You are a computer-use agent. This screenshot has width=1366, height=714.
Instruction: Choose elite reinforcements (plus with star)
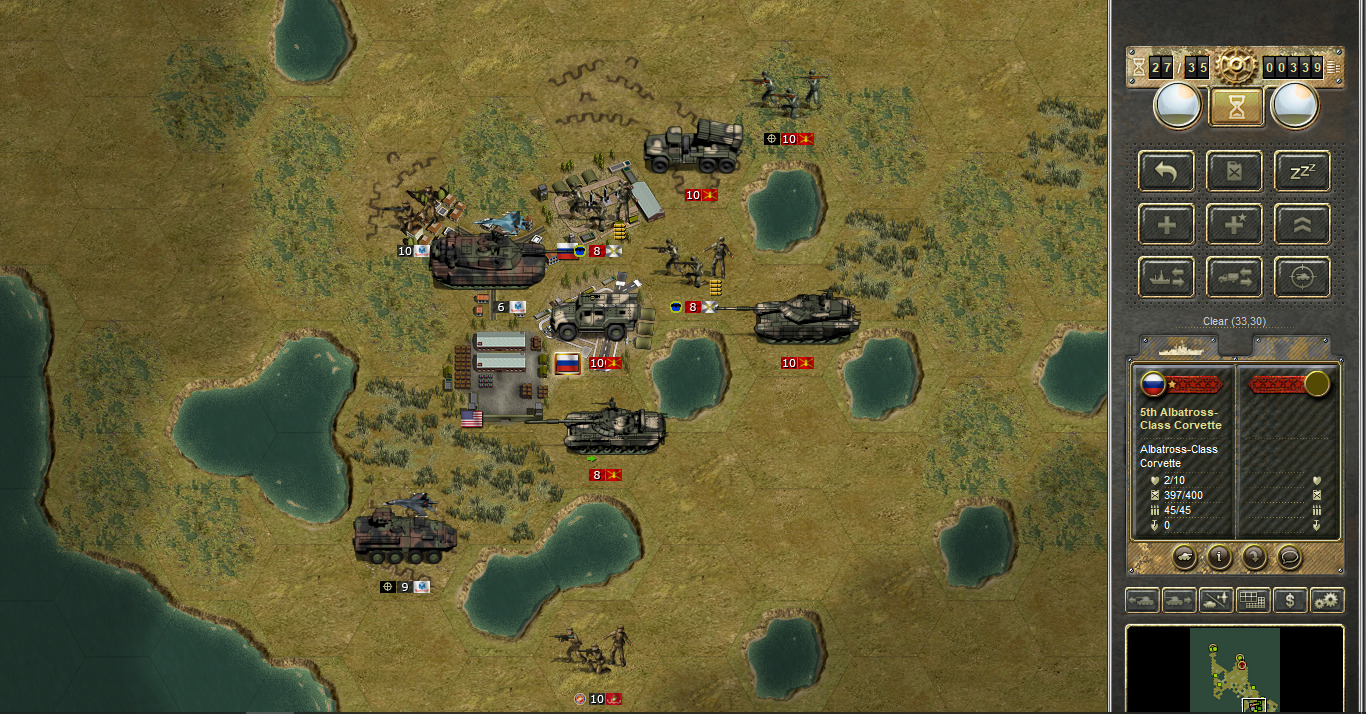1234,224
